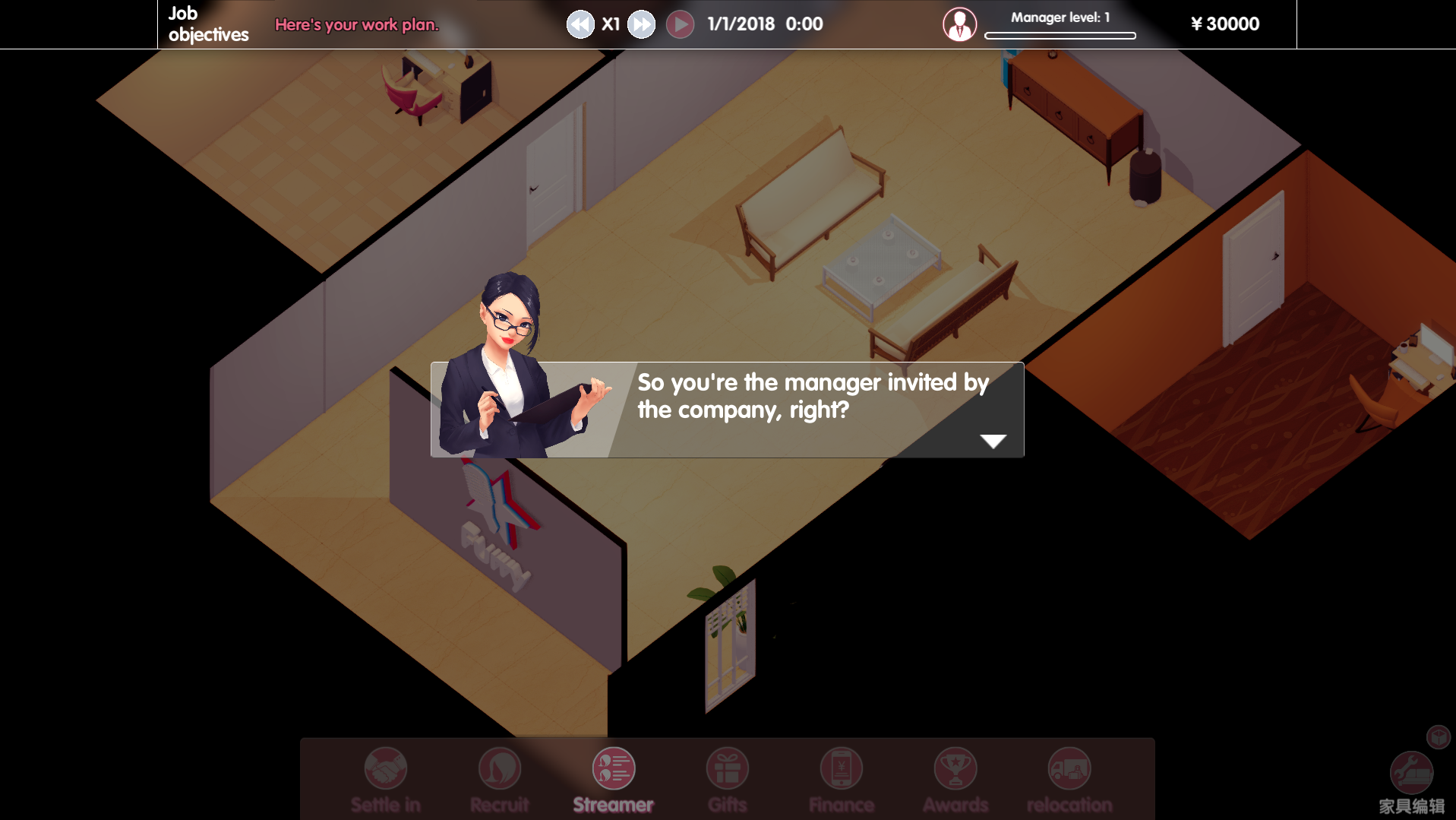Click the small box icon above furniture editor

click(x=1439, y=736)
